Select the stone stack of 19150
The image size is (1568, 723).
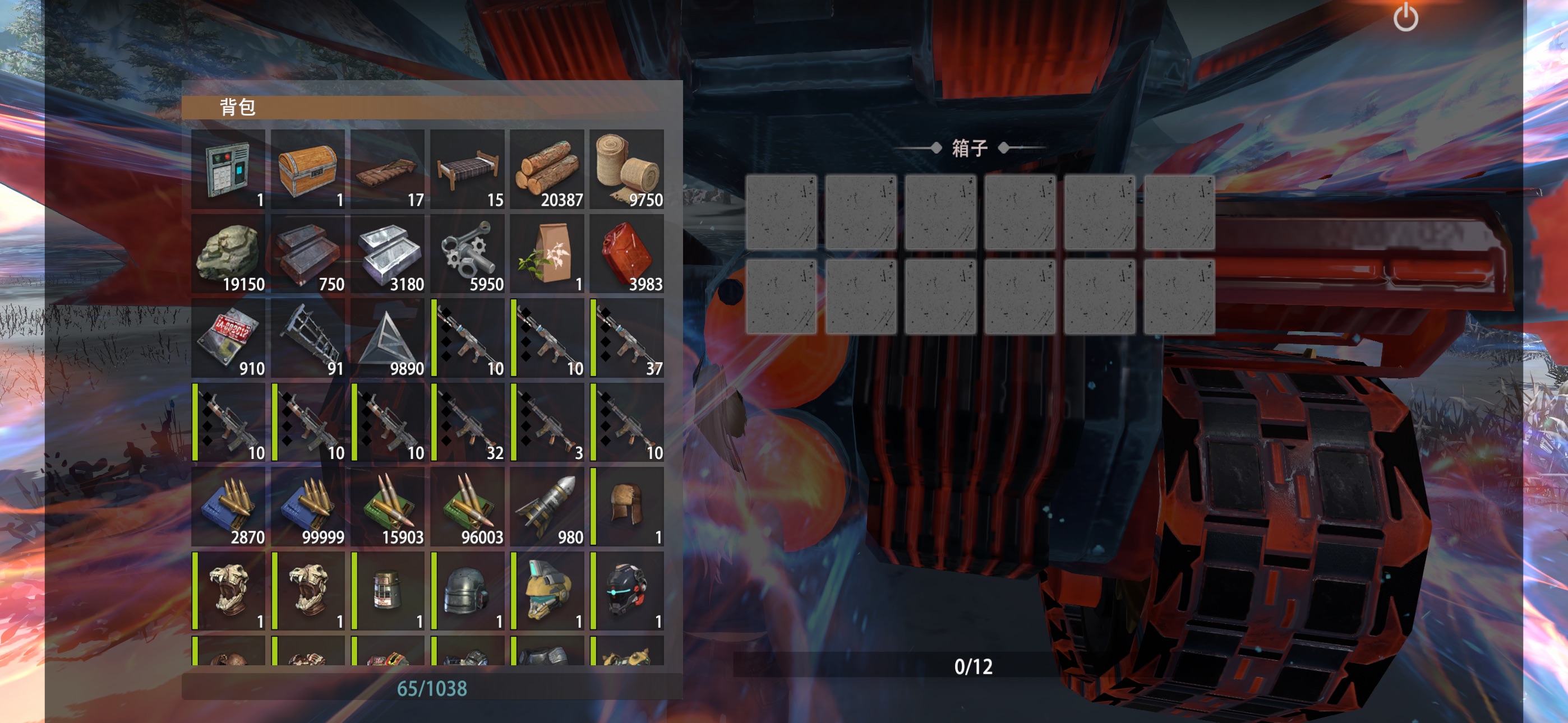(x=228, y=254)
